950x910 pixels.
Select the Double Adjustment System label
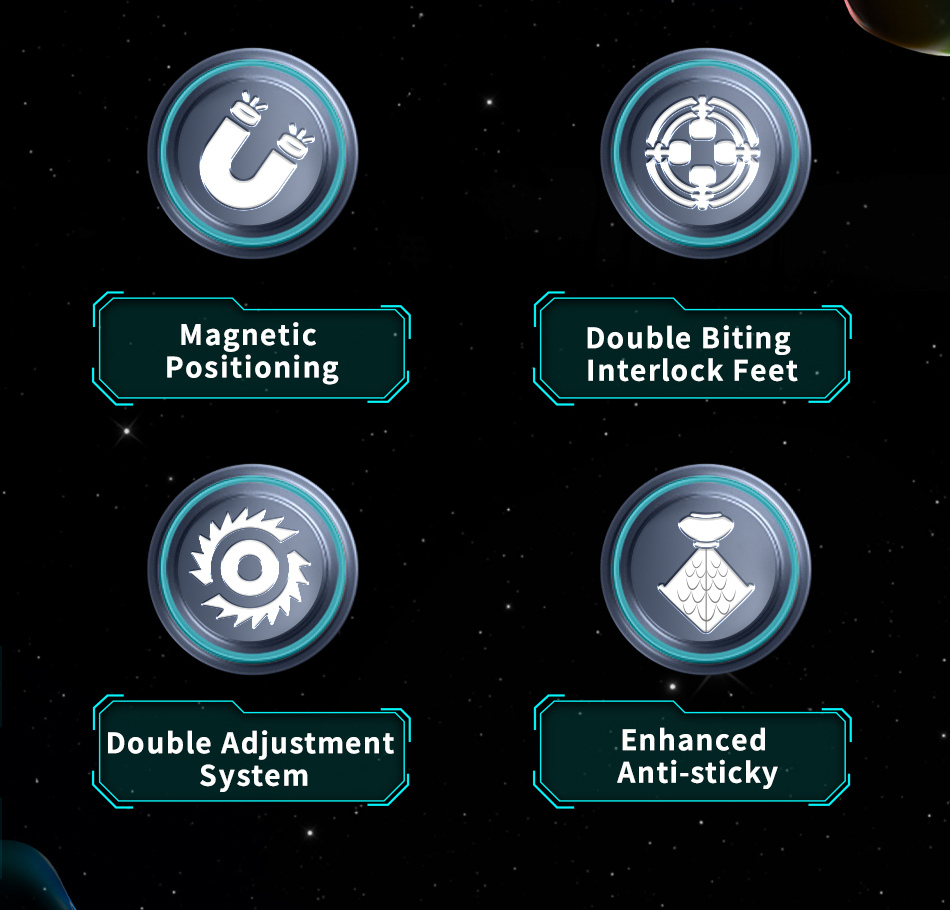251,758
